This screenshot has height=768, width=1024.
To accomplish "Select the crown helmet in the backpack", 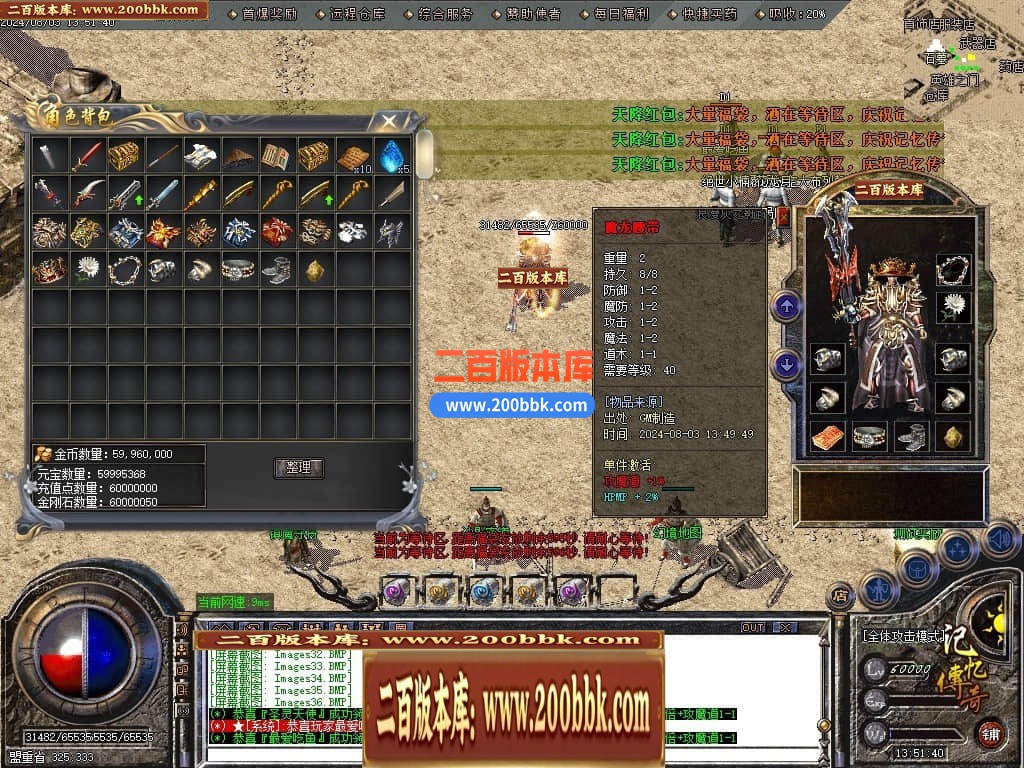I will 50,269.
